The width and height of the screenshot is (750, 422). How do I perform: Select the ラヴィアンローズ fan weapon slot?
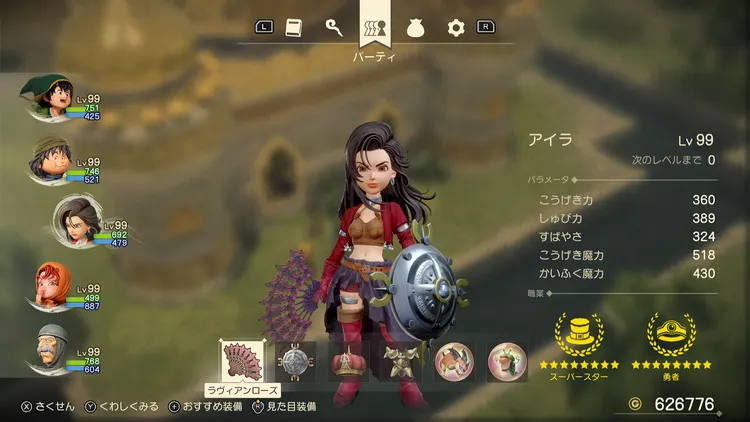241,361
